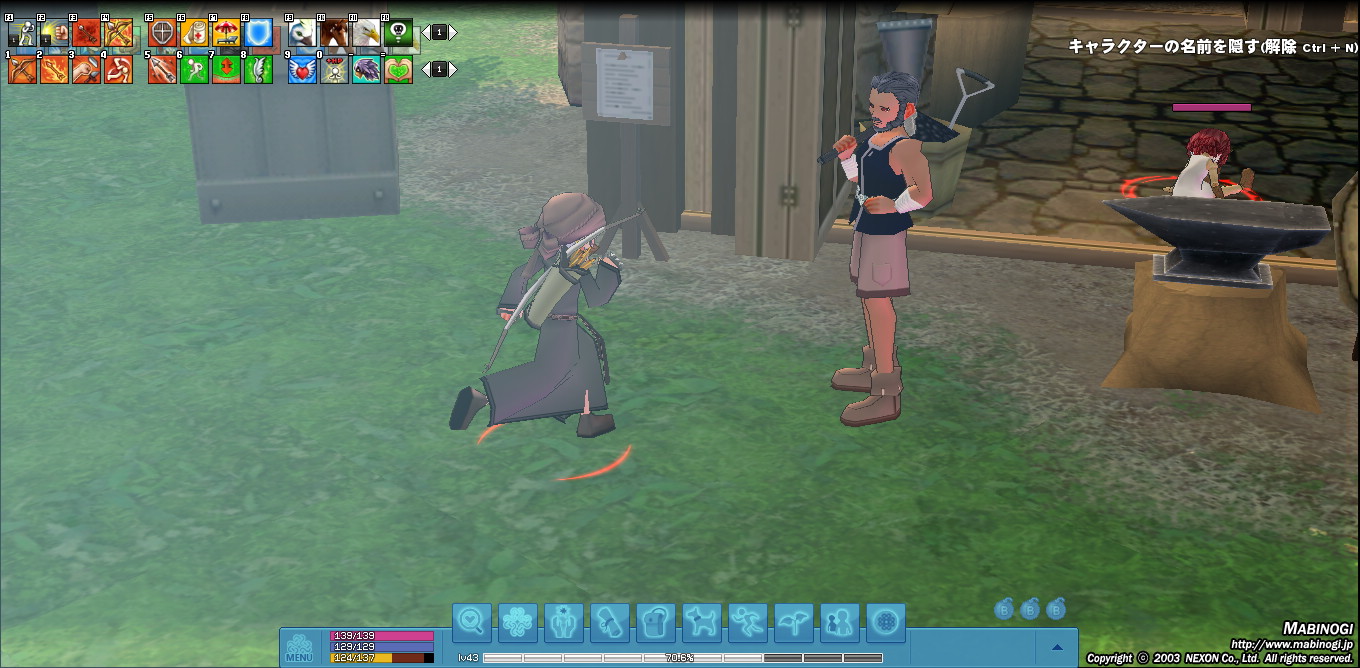
Task: Open the bag inventory icon
Action: click(x=655, y=623)
